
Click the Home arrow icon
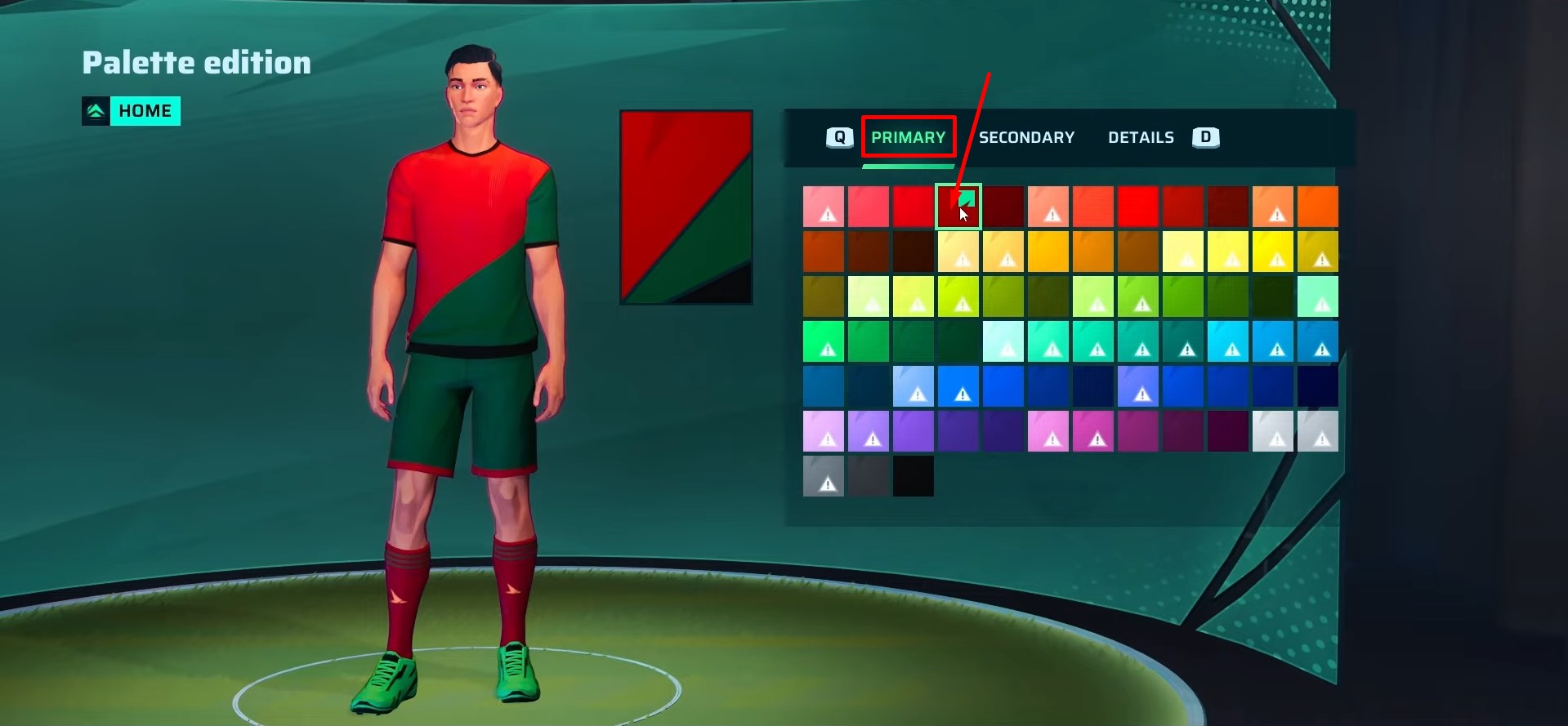tap(96, 110)
